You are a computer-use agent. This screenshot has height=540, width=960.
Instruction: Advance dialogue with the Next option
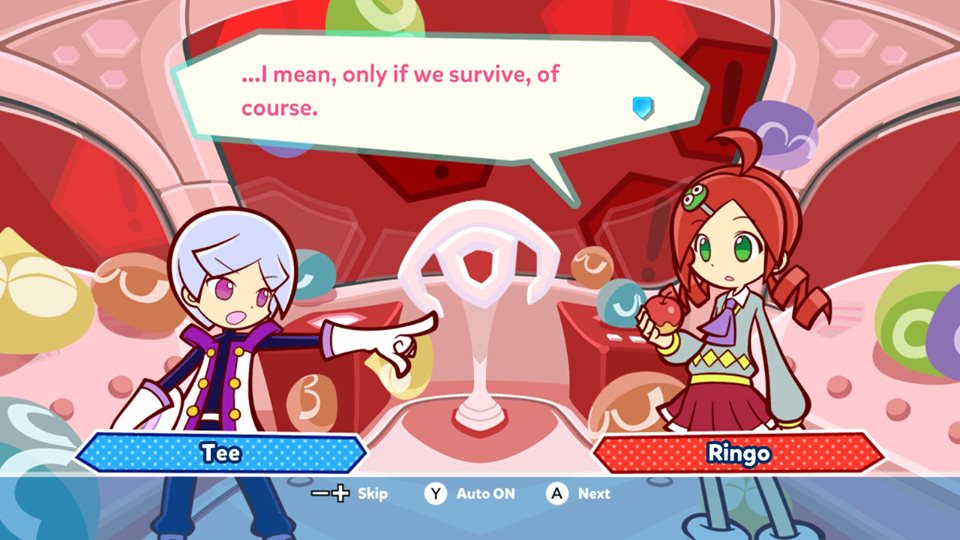[x=580, y=493]
